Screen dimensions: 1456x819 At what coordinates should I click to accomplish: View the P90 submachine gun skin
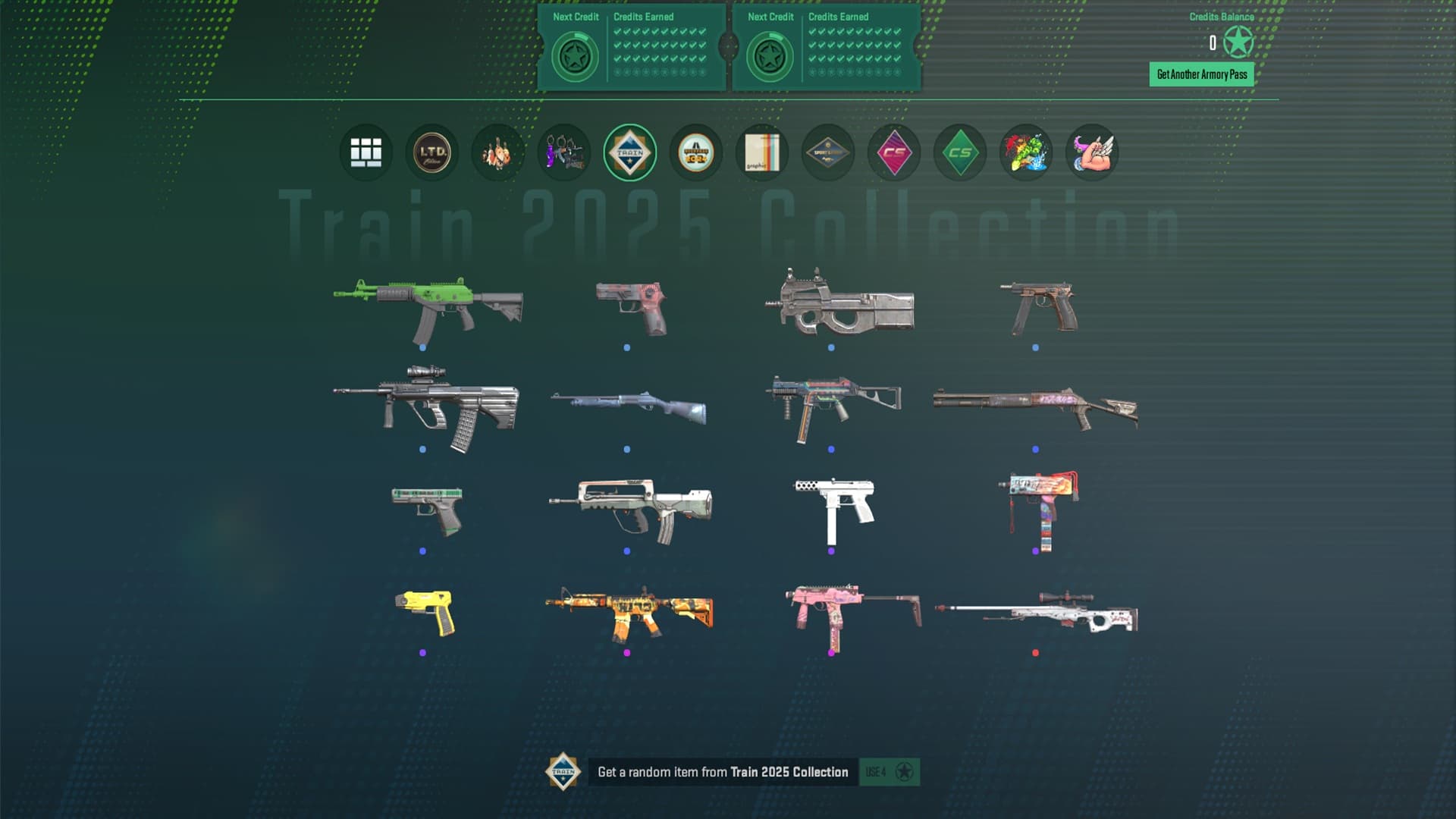click(840, 303)
